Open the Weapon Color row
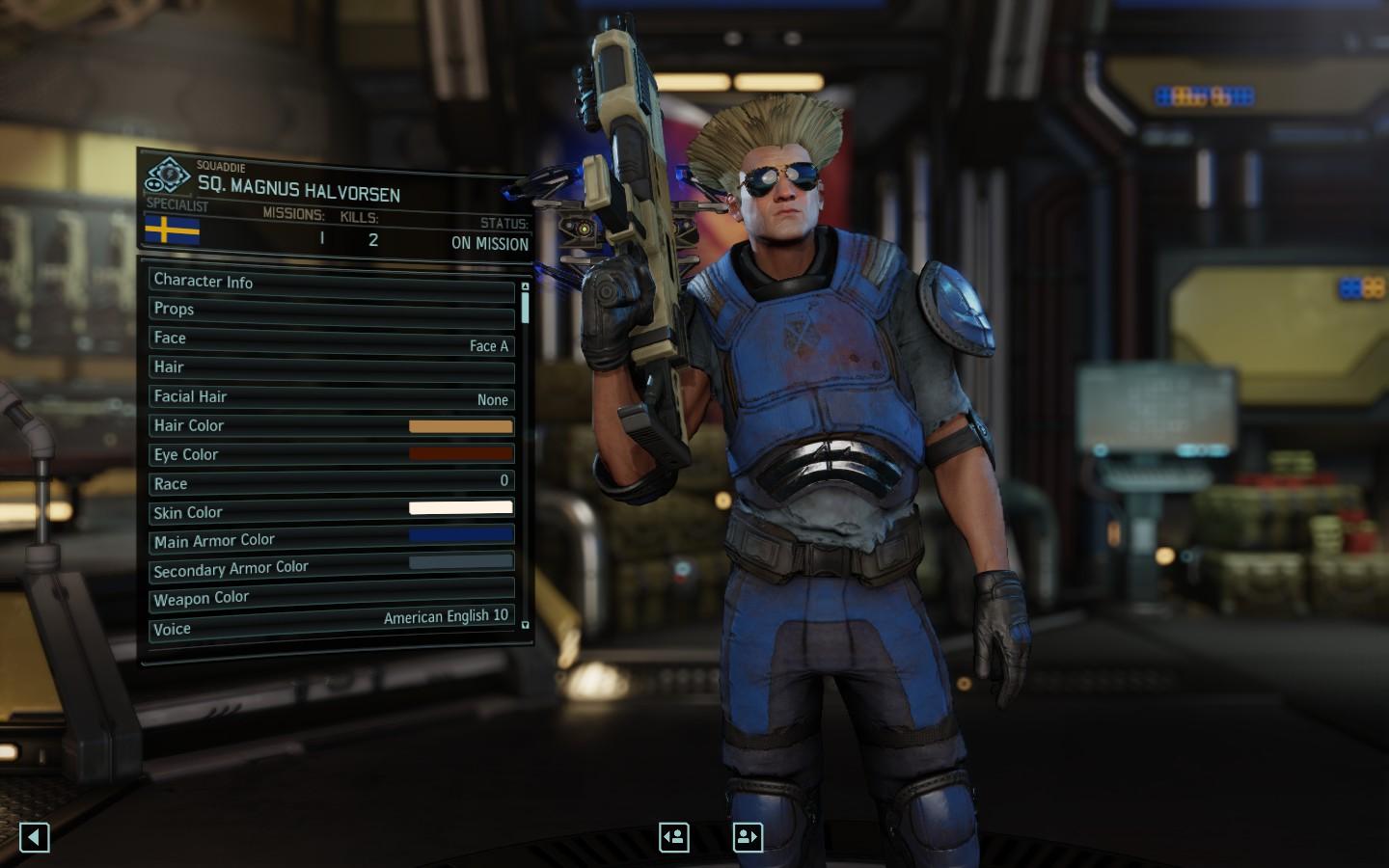 (x=331, y=594)
